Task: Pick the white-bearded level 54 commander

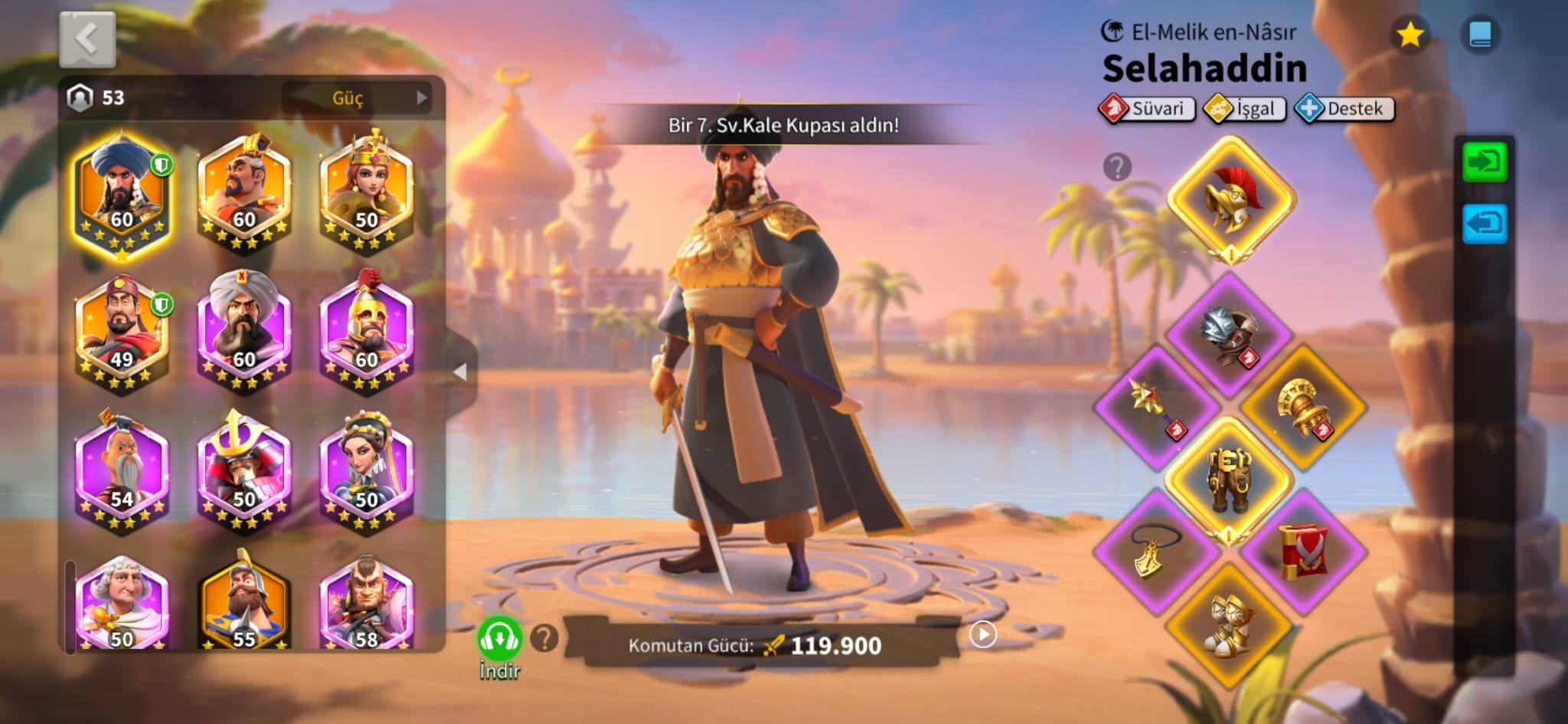Action: (122, 473)
